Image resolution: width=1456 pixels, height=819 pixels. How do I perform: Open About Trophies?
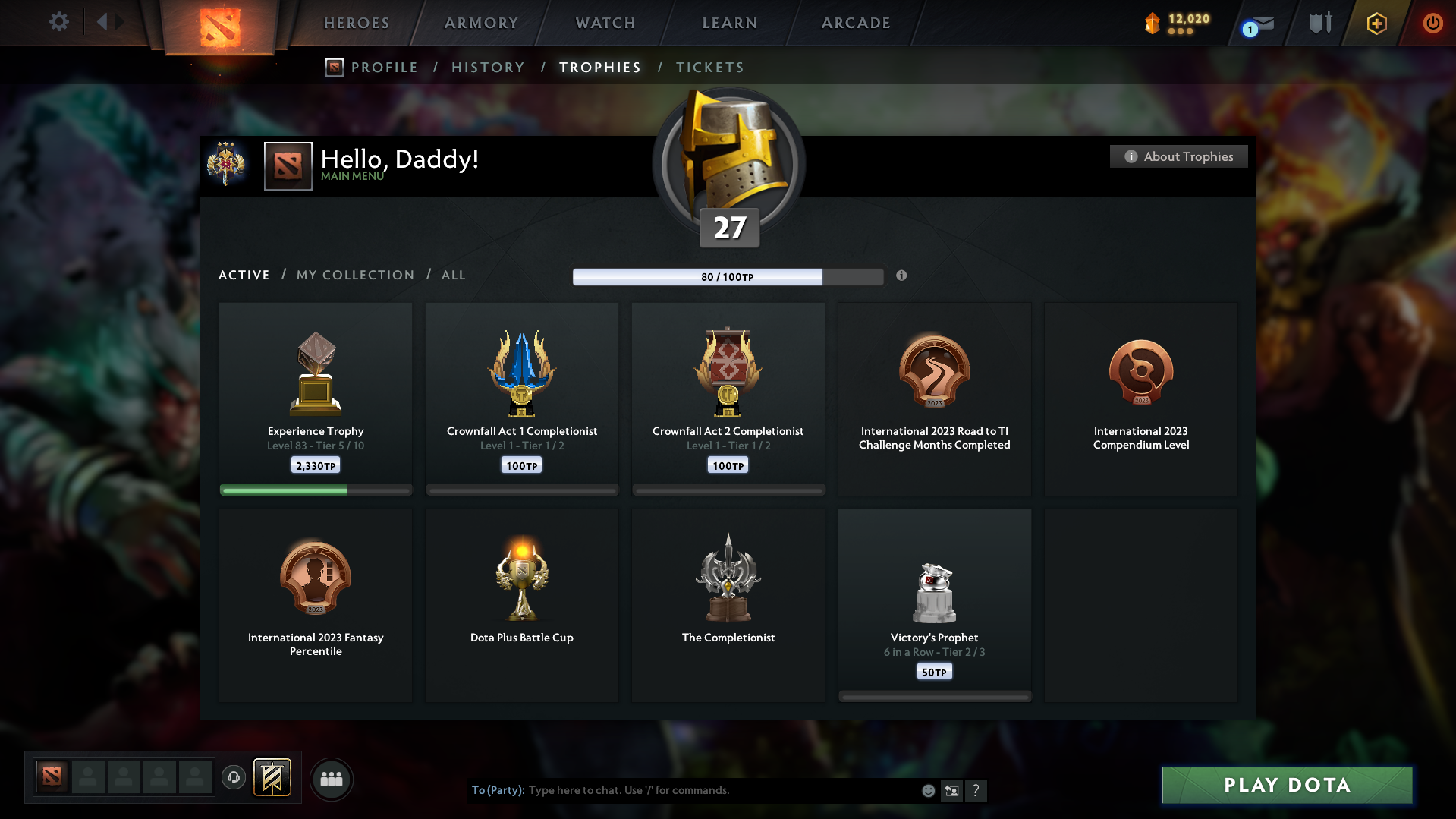click(x=1178, y=156)
